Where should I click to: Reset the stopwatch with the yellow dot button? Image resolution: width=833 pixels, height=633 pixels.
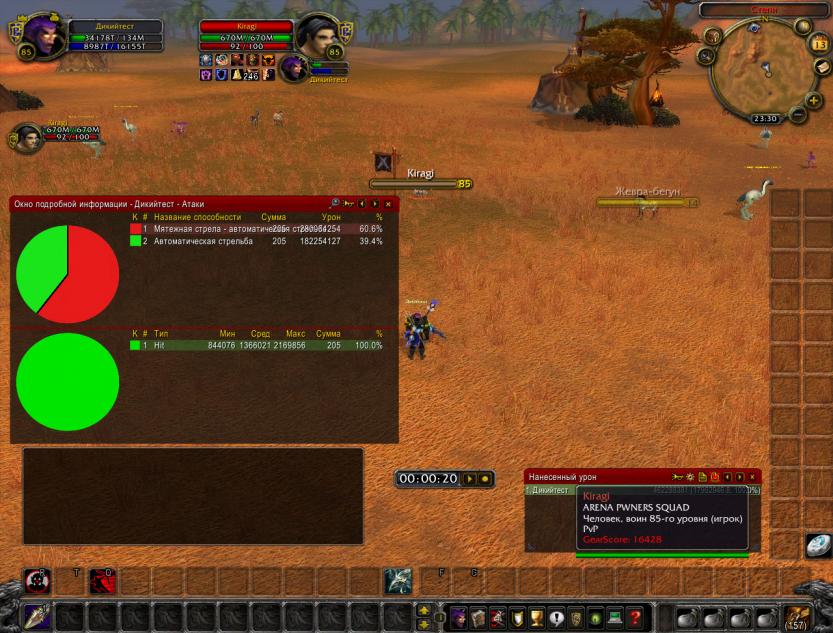coord(485,479)
